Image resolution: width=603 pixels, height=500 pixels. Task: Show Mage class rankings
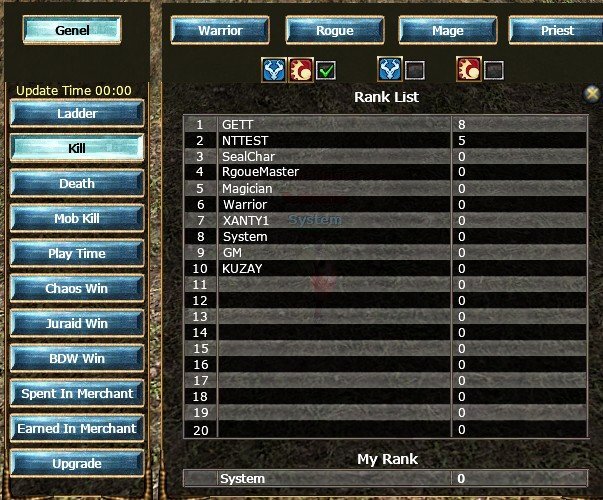coord(447,30)
